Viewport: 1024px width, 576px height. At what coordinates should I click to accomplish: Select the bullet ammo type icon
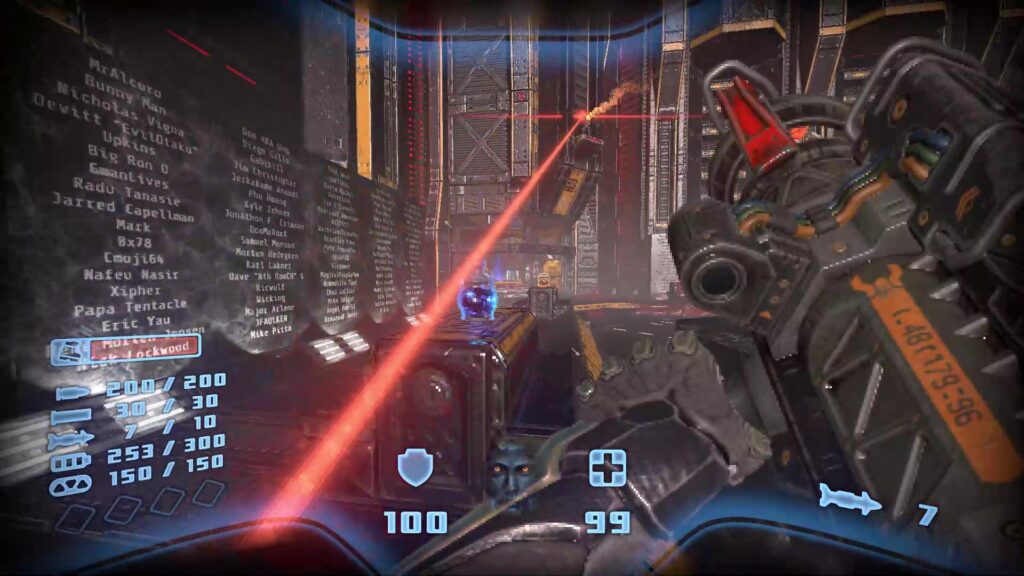(74, 393)
